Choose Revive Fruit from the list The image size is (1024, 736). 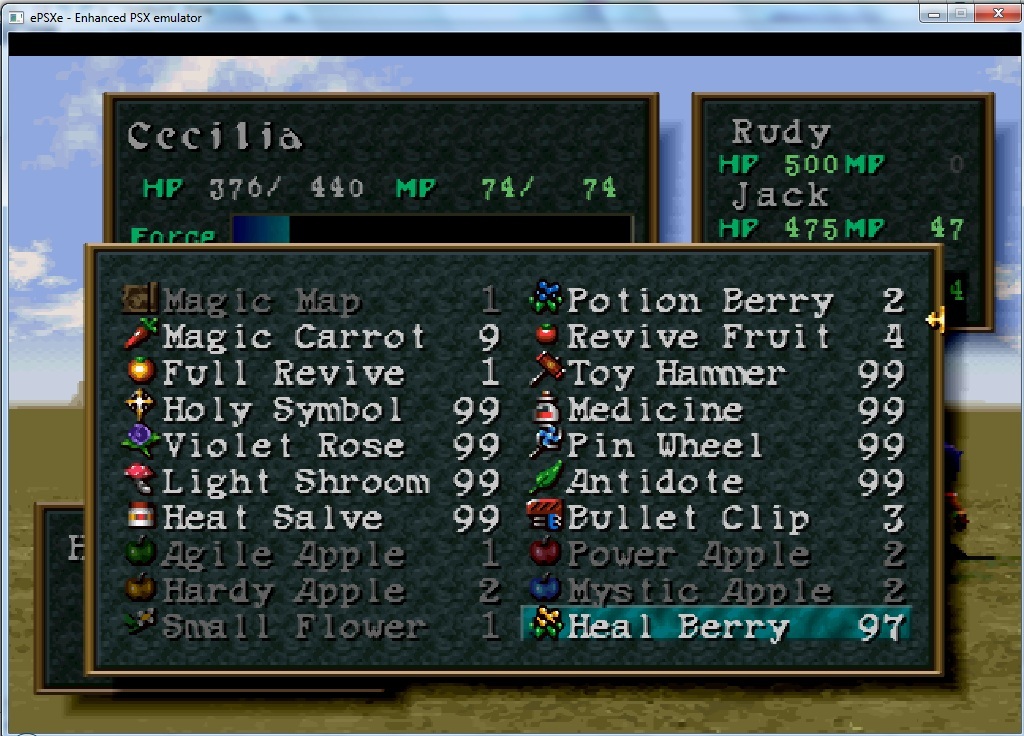(698, 337)
